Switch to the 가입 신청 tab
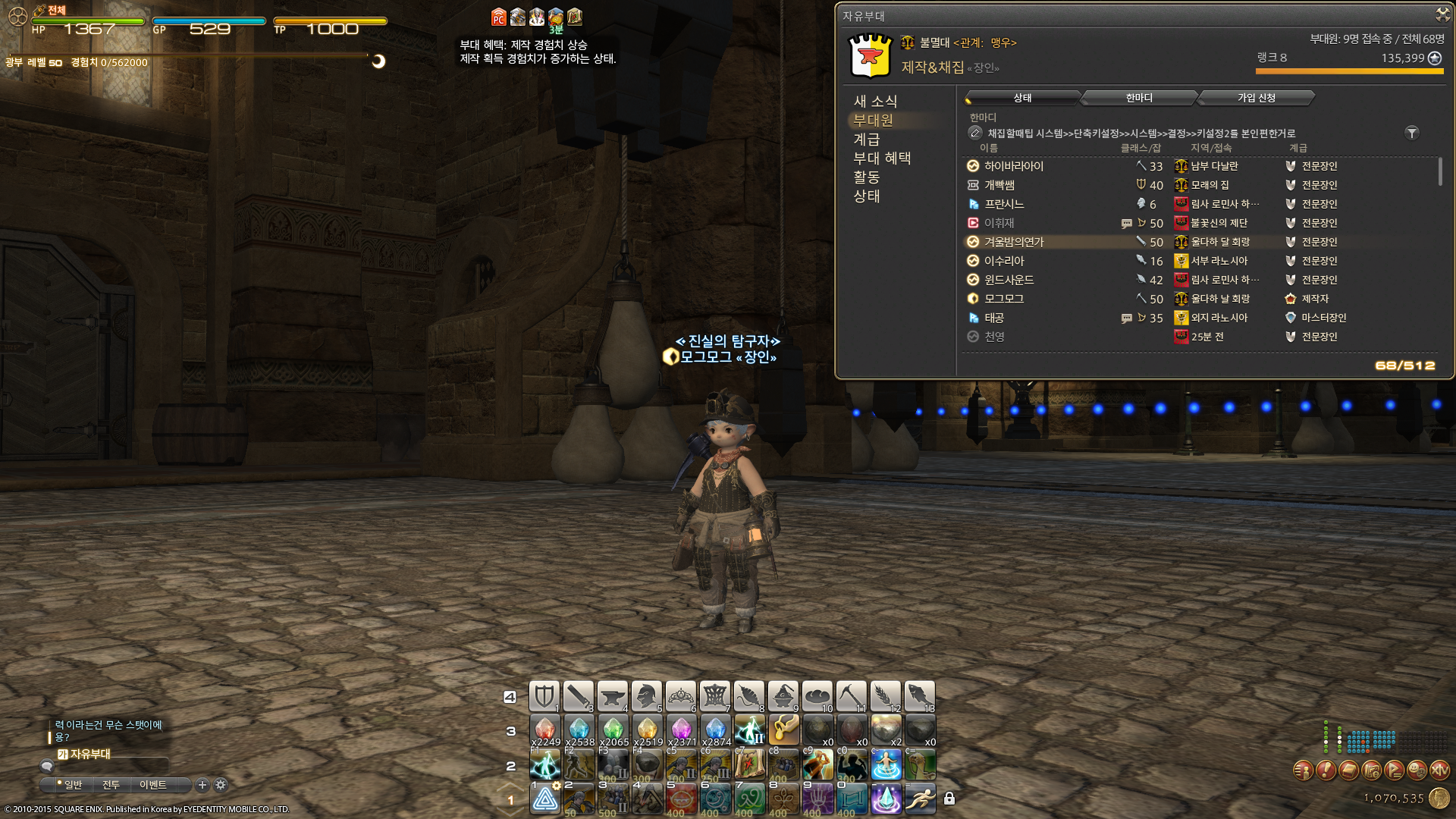The image size is (1456, 819). point(1256,98)
